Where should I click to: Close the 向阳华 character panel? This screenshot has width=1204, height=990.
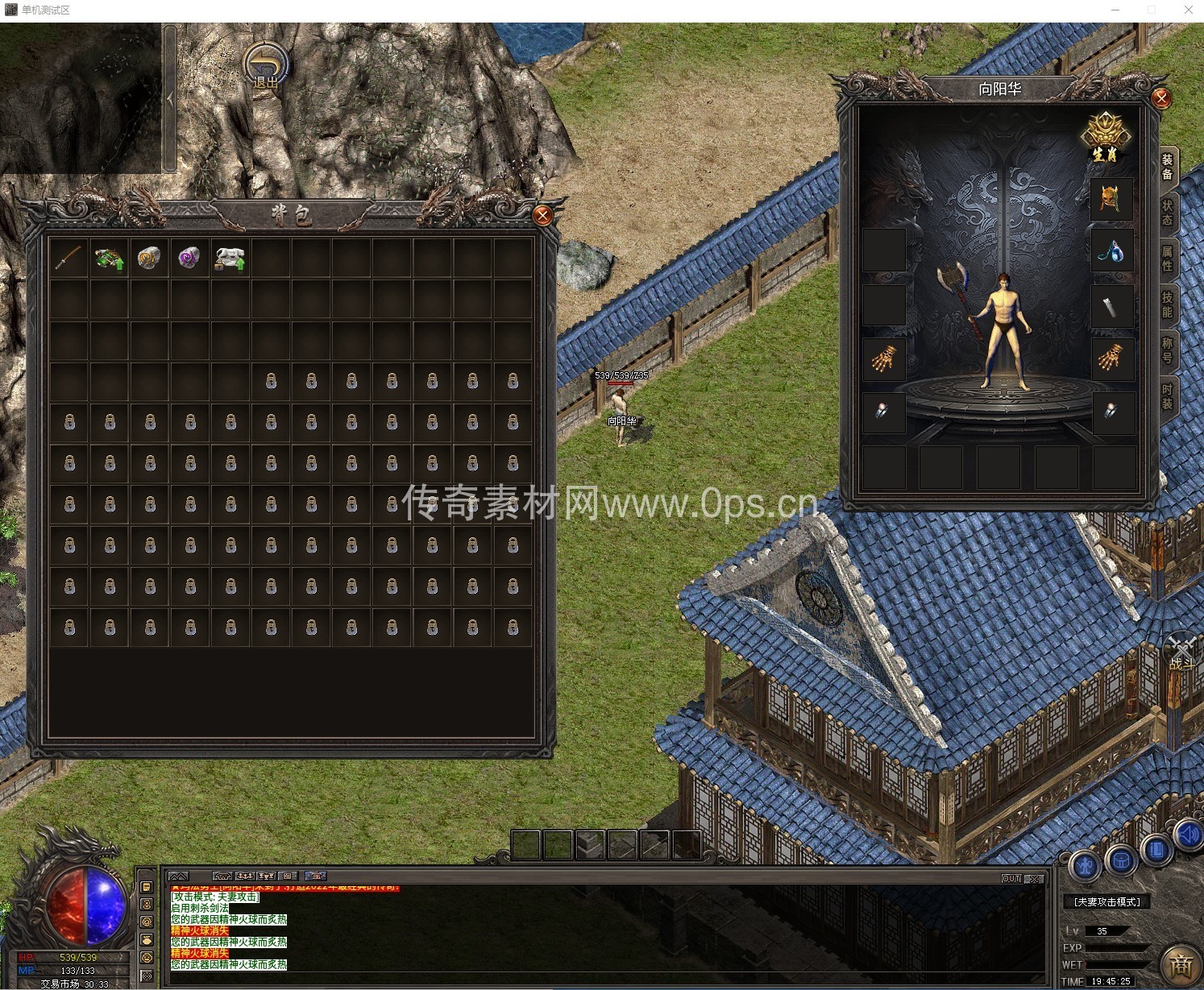[1161, 98]
